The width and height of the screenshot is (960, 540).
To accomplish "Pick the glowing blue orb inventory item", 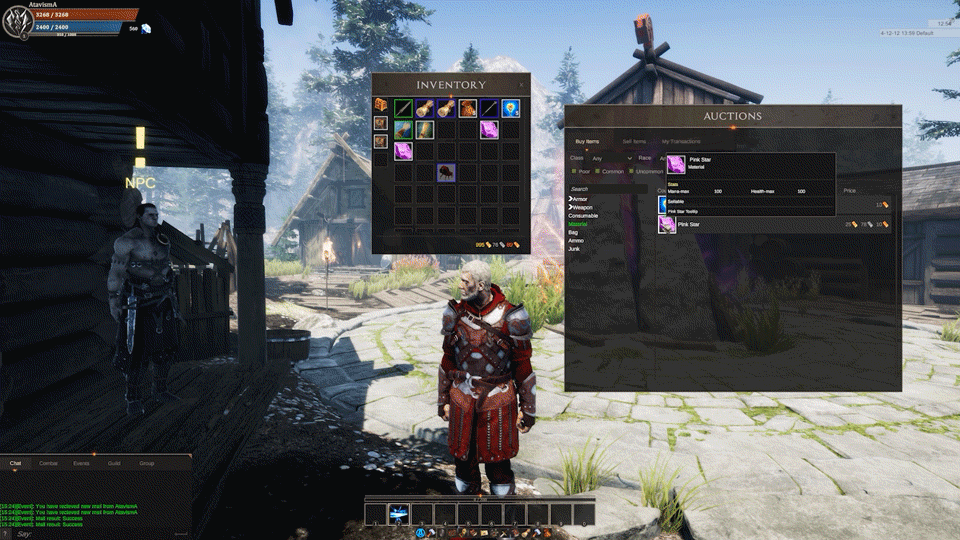I will coord(510,107).
